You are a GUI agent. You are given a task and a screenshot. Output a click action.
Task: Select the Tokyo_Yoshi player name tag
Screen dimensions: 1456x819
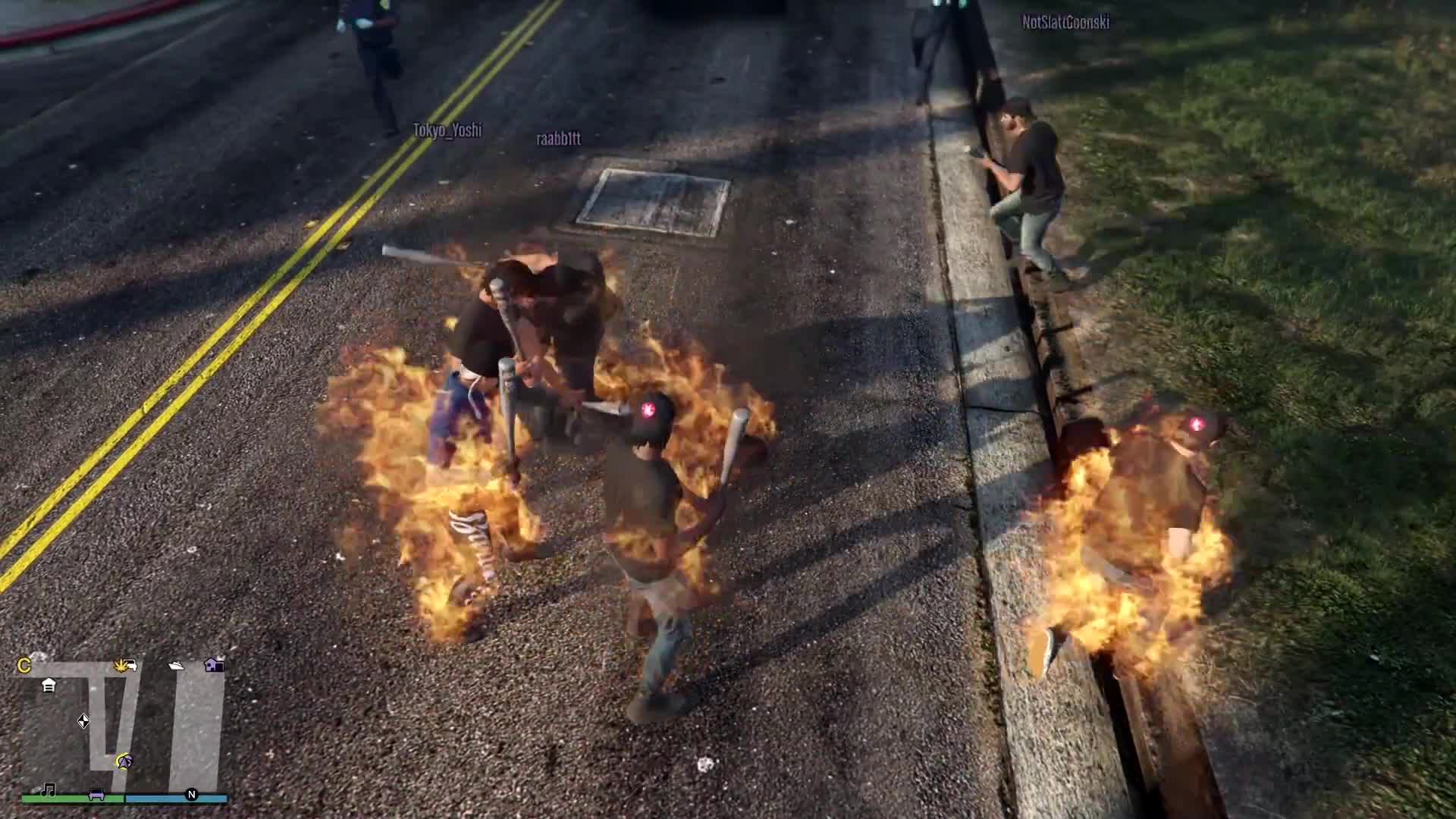pyautogui.click(x=447, y=130)
